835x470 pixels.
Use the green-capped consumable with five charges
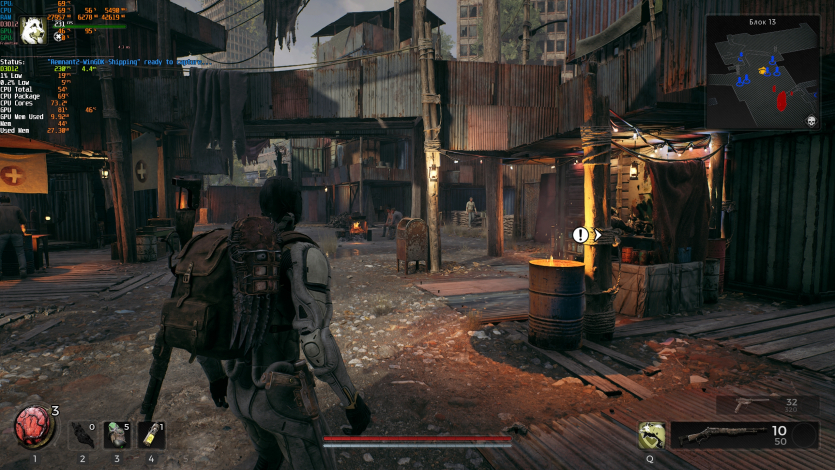point(116,434)
